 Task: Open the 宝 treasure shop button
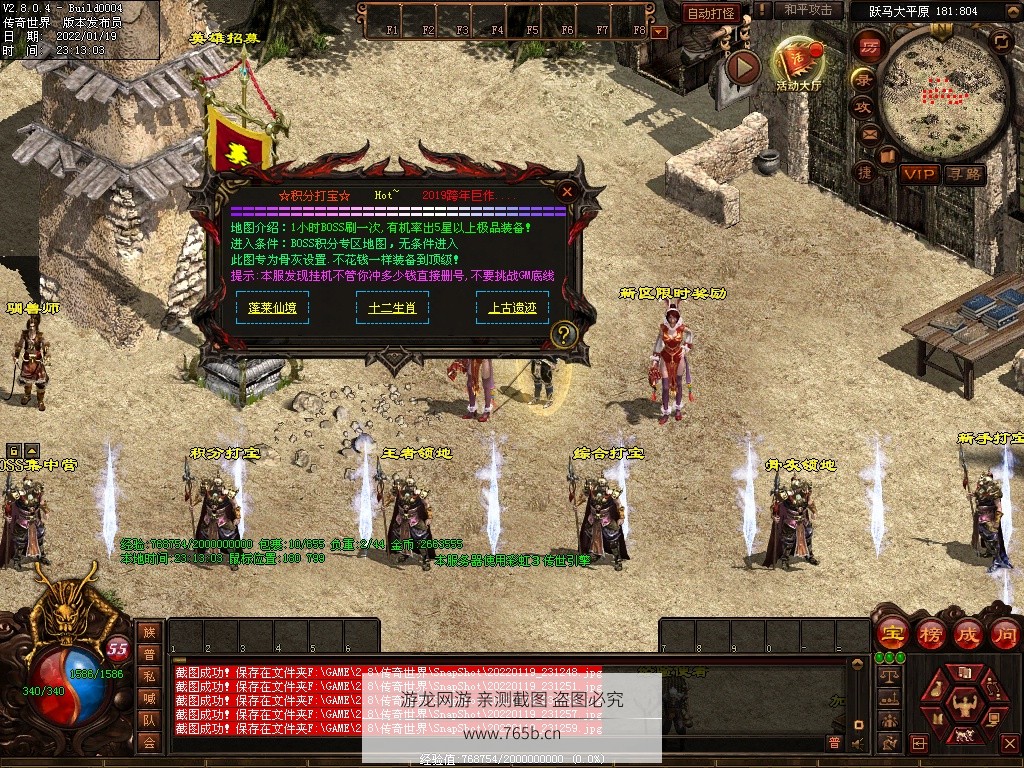tap(891, 633)
